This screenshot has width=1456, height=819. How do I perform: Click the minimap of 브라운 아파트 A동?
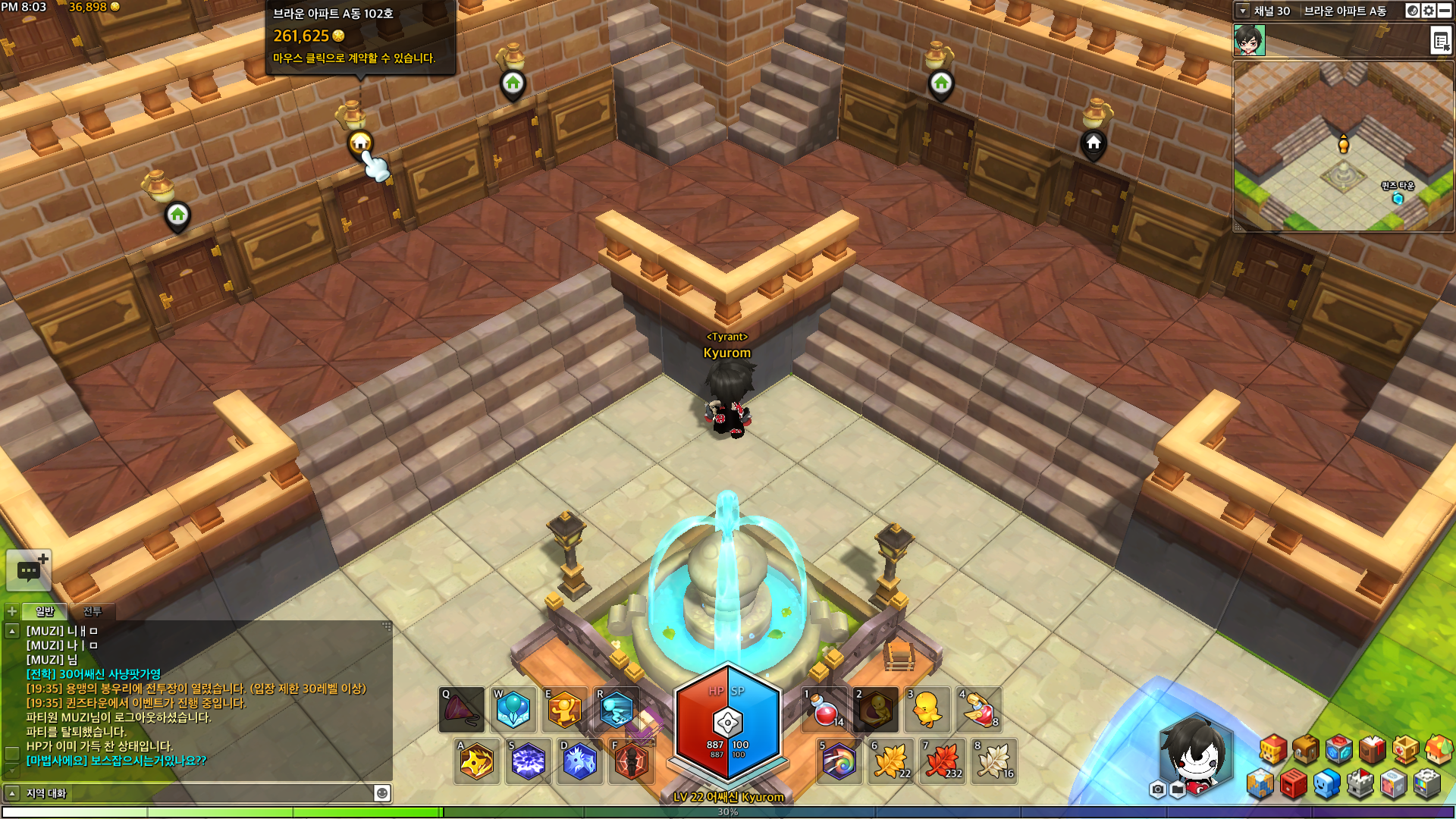click(x=1343, y=146)
